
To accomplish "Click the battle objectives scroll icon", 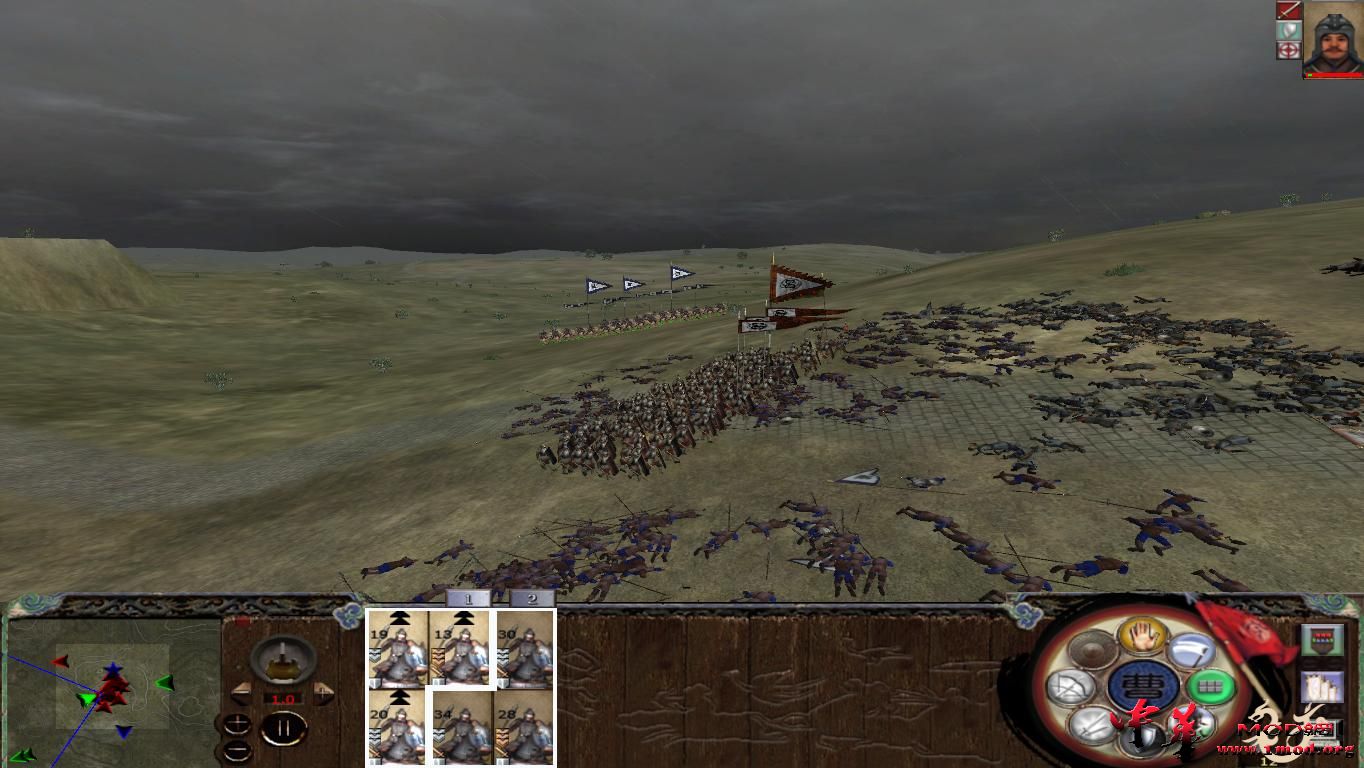I will (1320, 687).
